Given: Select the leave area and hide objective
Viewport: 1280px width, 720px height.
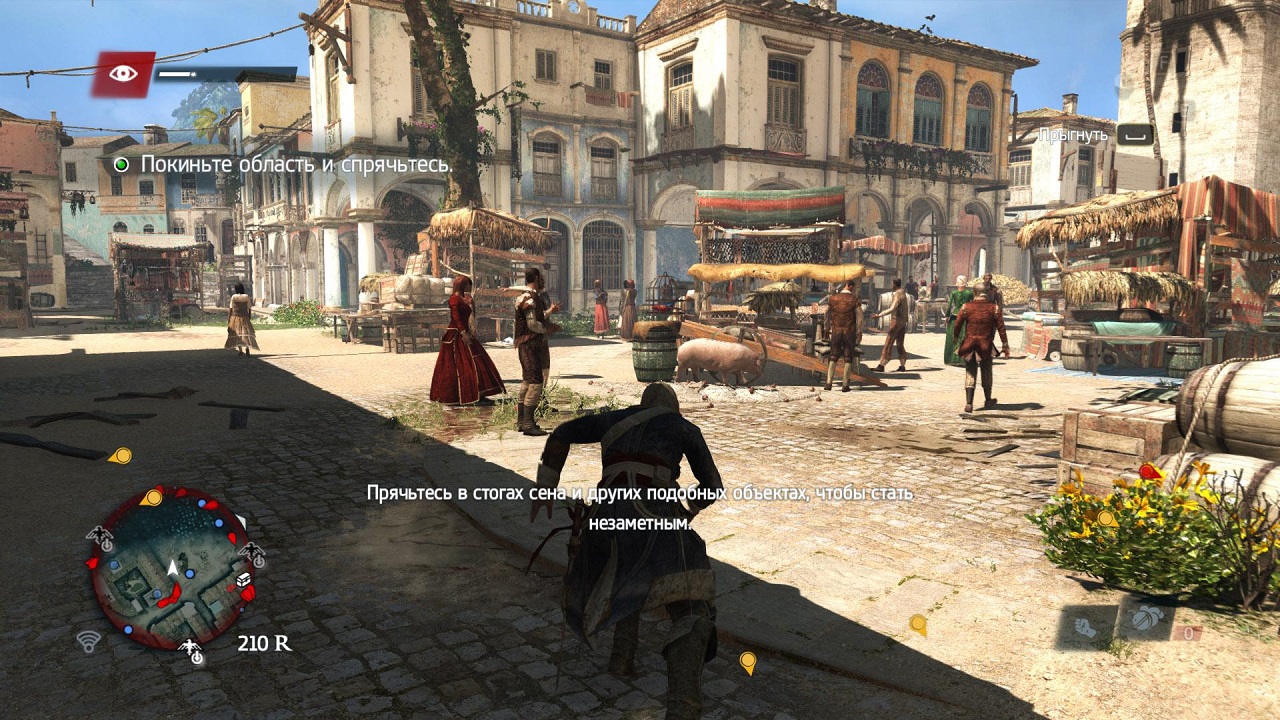Looking at the screenshot, I should 294,164.
